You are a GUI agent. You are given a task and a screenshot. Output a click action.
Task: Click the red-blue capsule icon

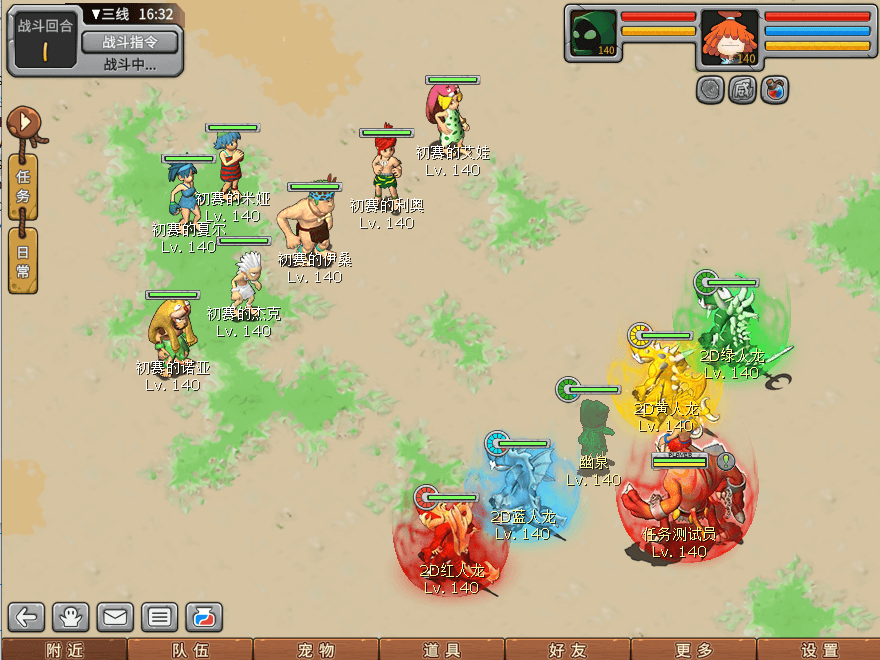(203, 617)
